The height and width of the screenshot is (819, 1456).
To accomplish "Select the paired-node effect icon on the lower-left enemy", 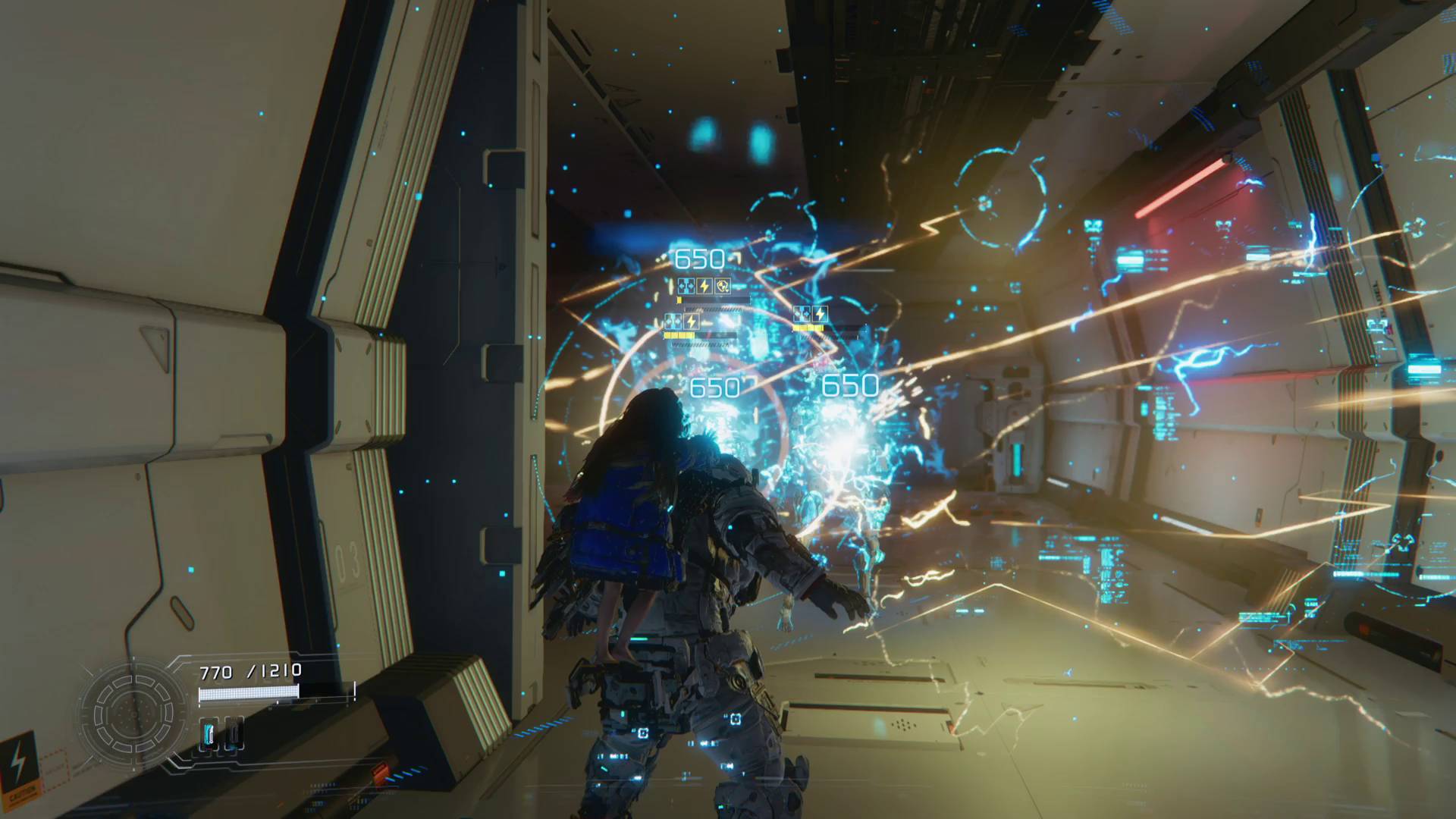I will 673,321.
